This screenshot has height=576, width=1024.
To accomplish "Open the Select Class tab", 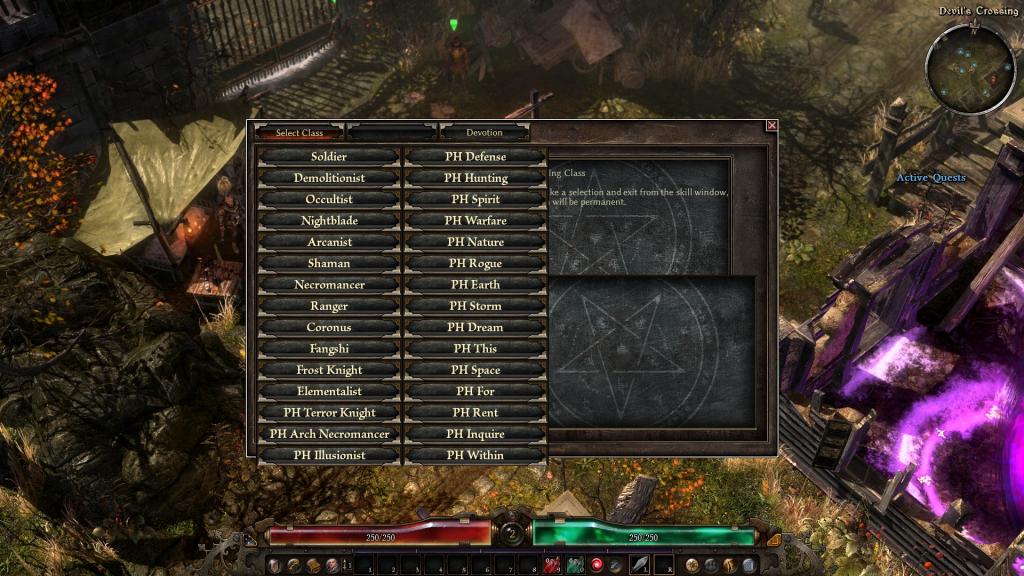I will pyautogui.click(x=299, y=132).
